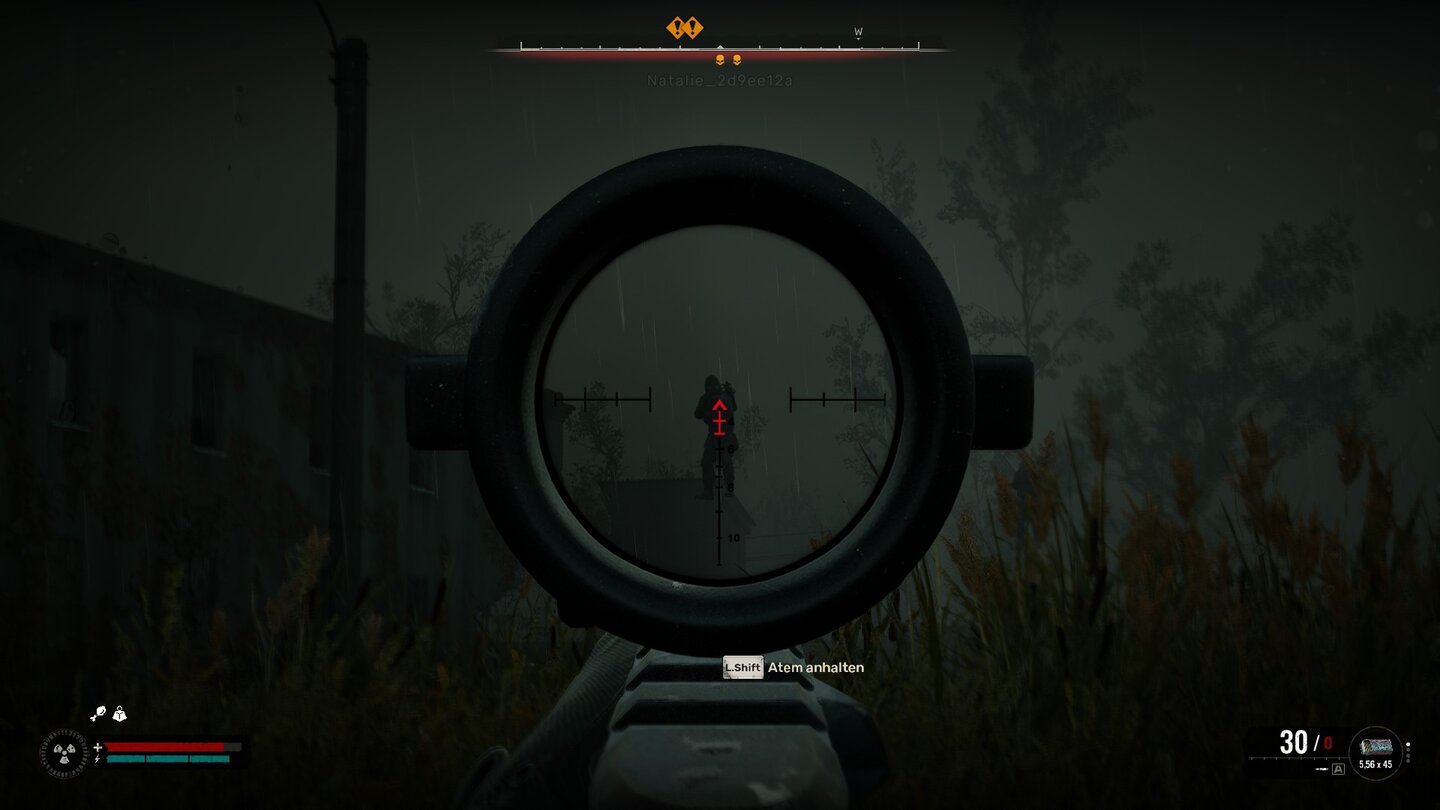The image size is (1440, 810).
Task: Toggle the 'A' automatic fire mode indicator
Action: (1338, 770)
